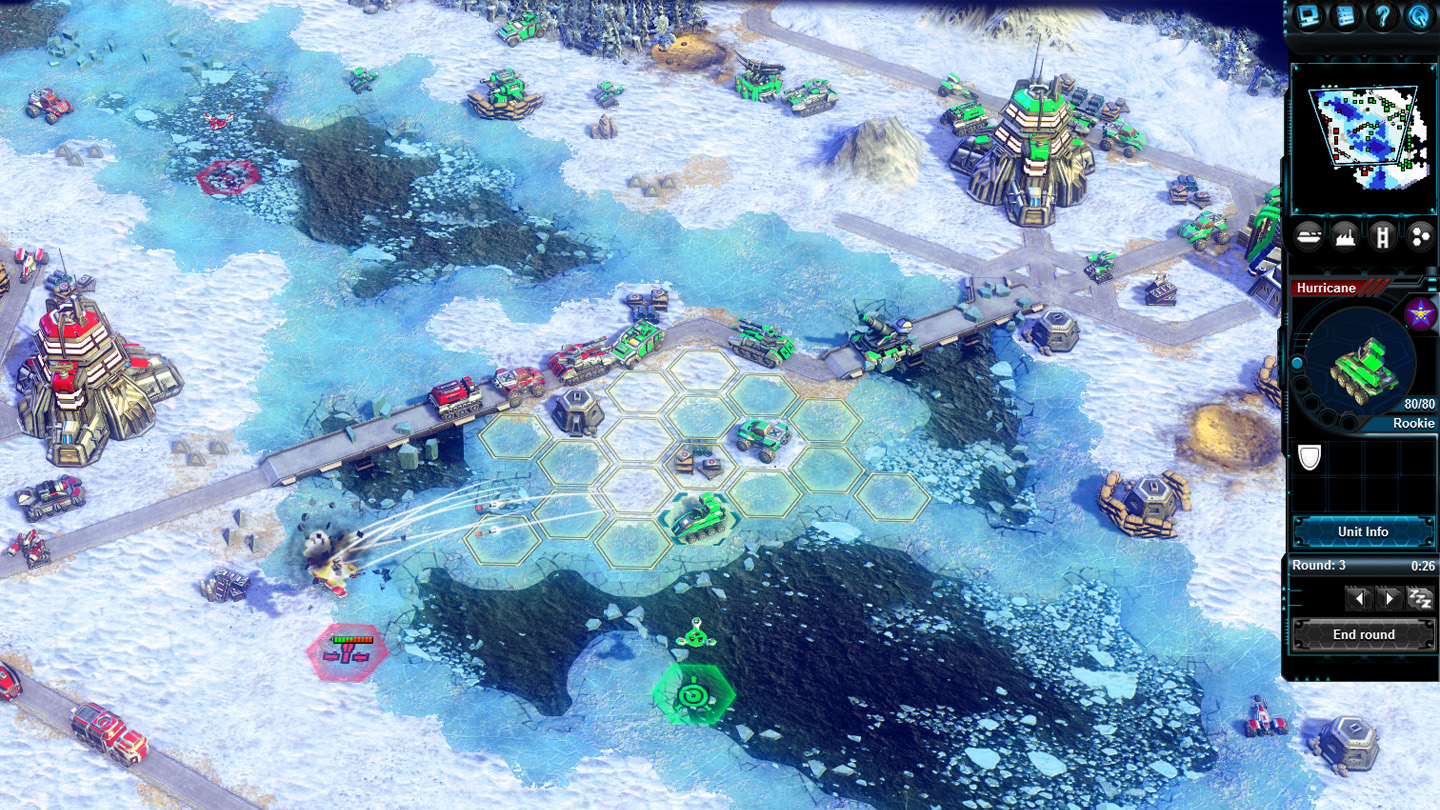Put the Hurricane to sleep with the Zzz icon
This screenshot has height=810, width=1440.
(1419, 597)
